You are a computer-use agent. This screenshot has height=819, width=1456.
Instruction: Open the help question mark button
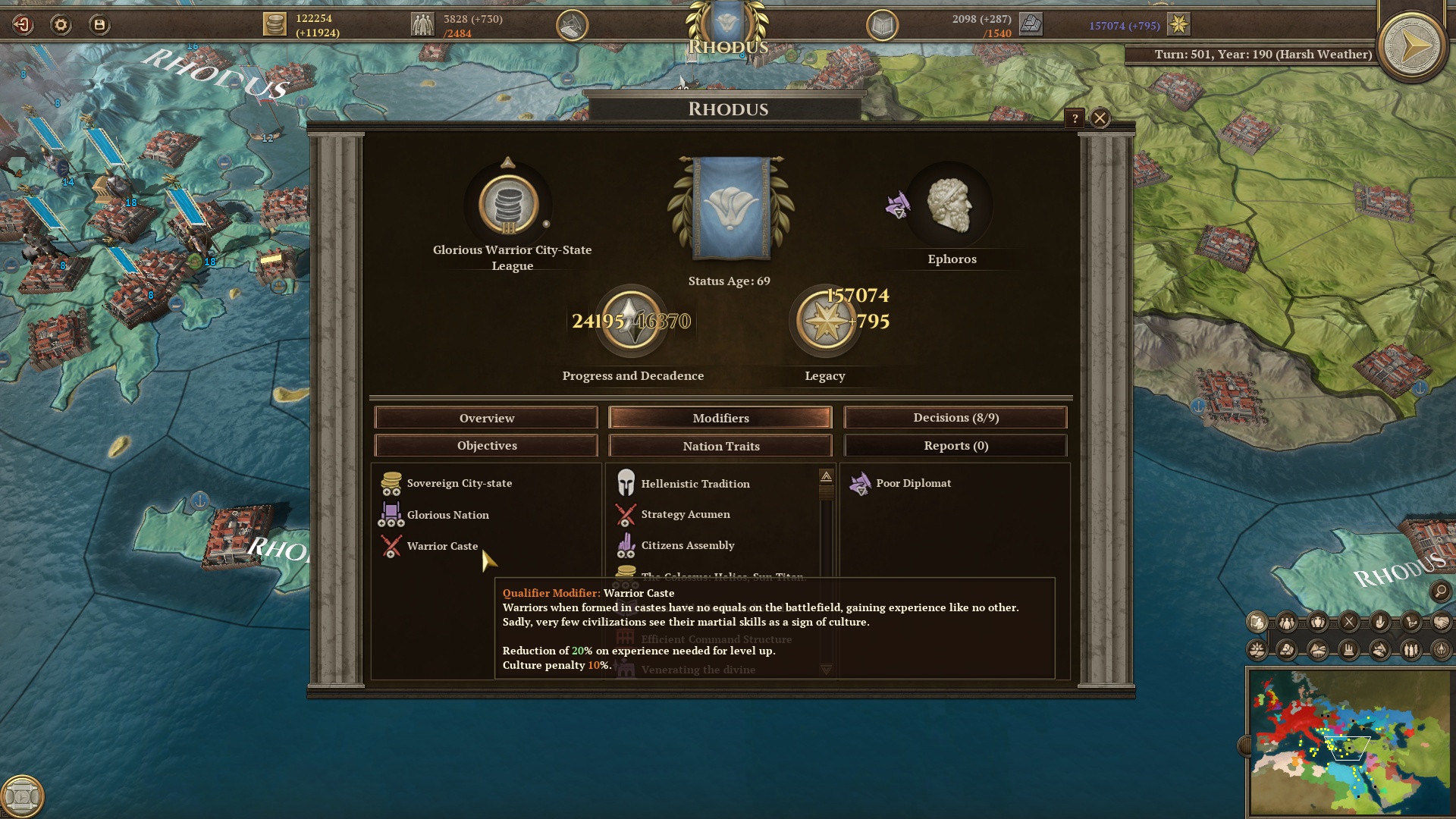pos(1075,117)
